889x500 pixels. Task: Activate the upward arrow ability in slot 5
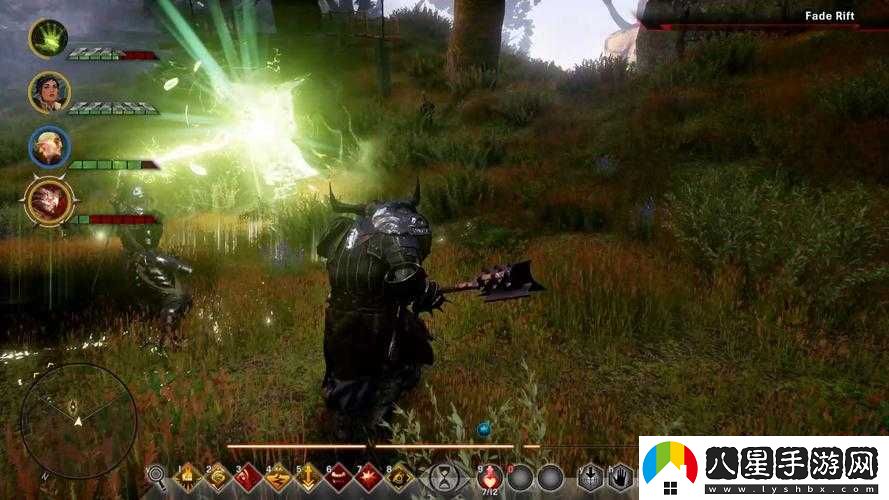(x=309, y=477)
